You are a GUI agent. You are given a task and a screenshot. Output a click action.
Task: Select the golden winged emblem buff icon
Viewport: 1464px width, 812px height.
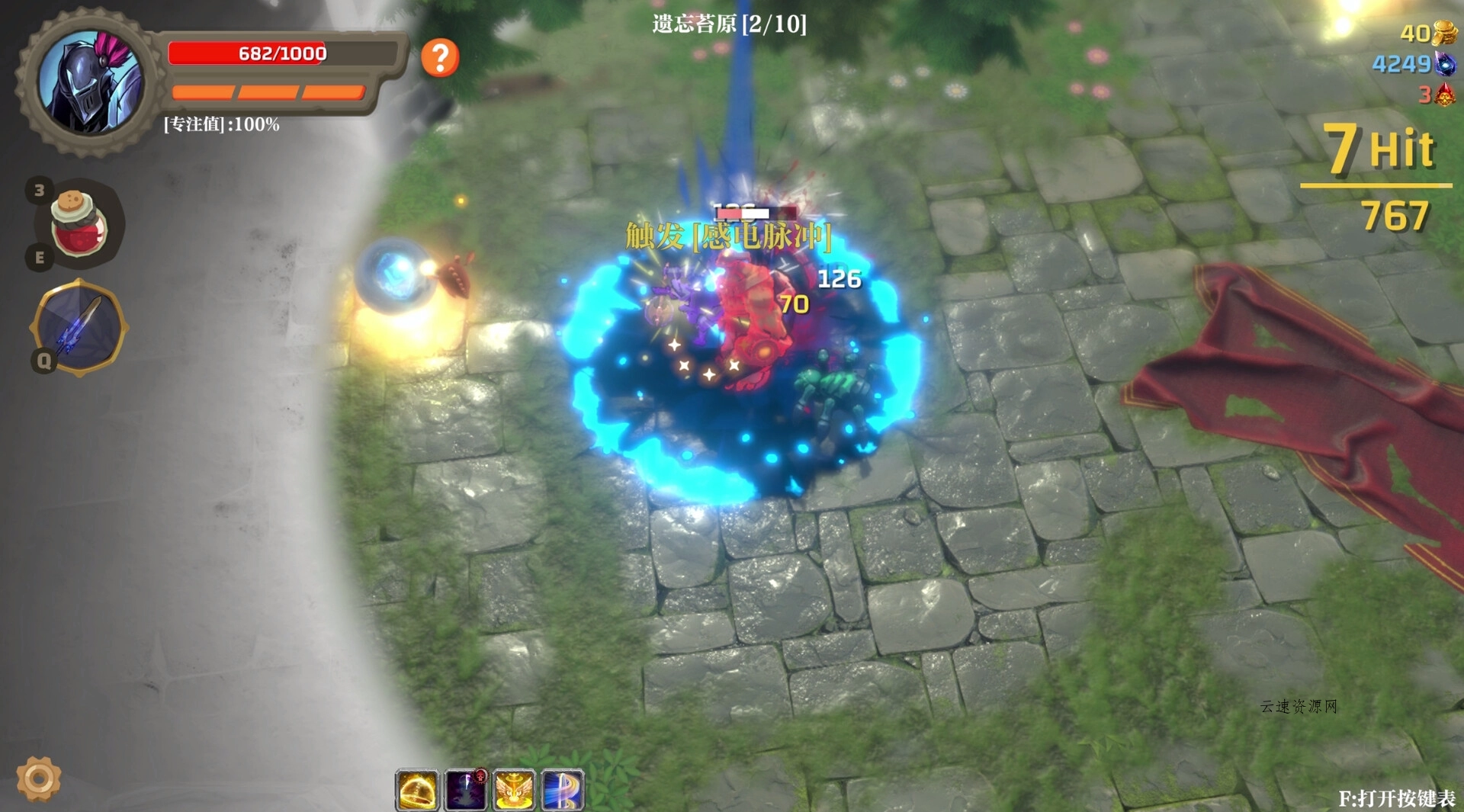515,790
